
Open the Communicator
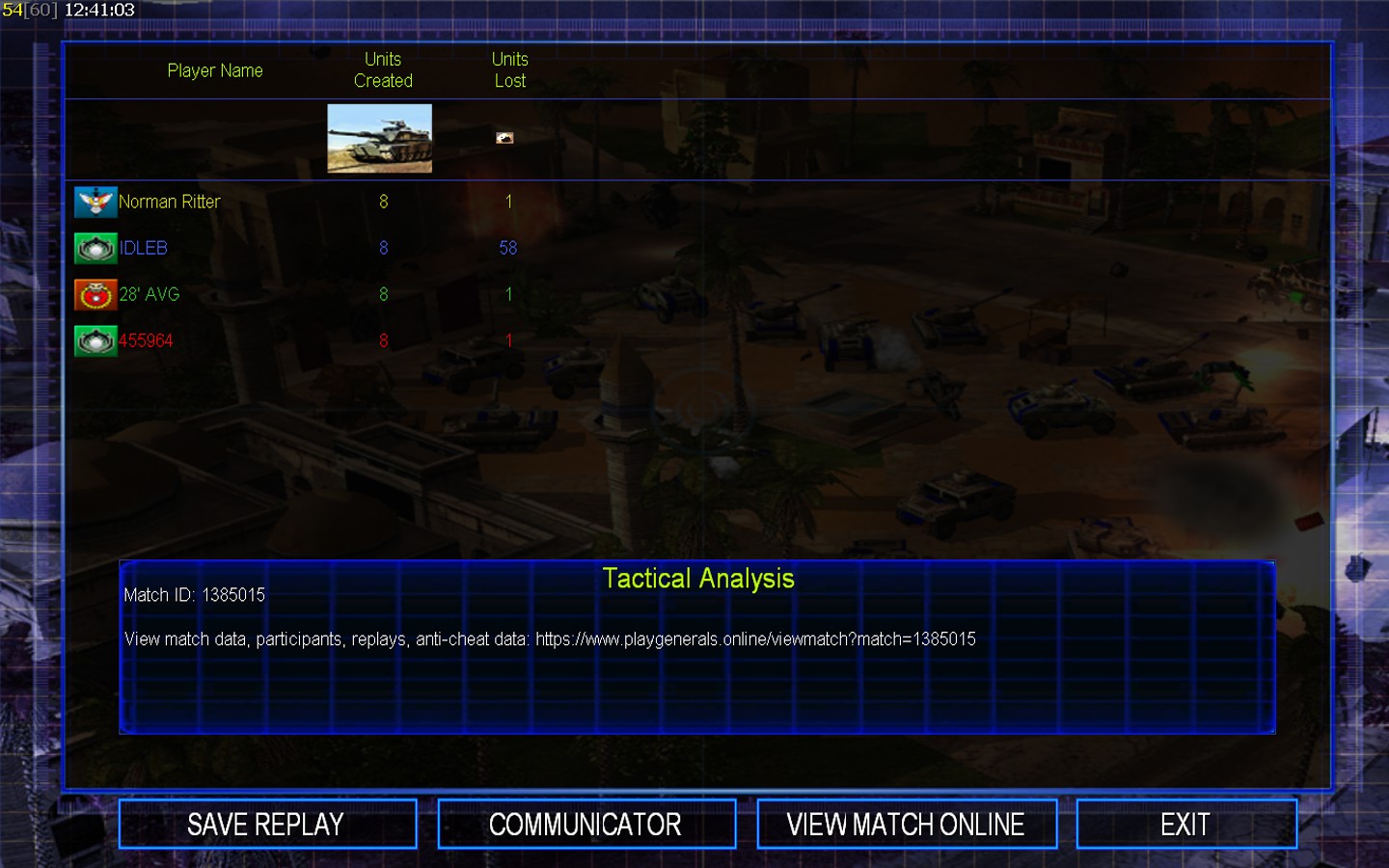click(586, 825)
